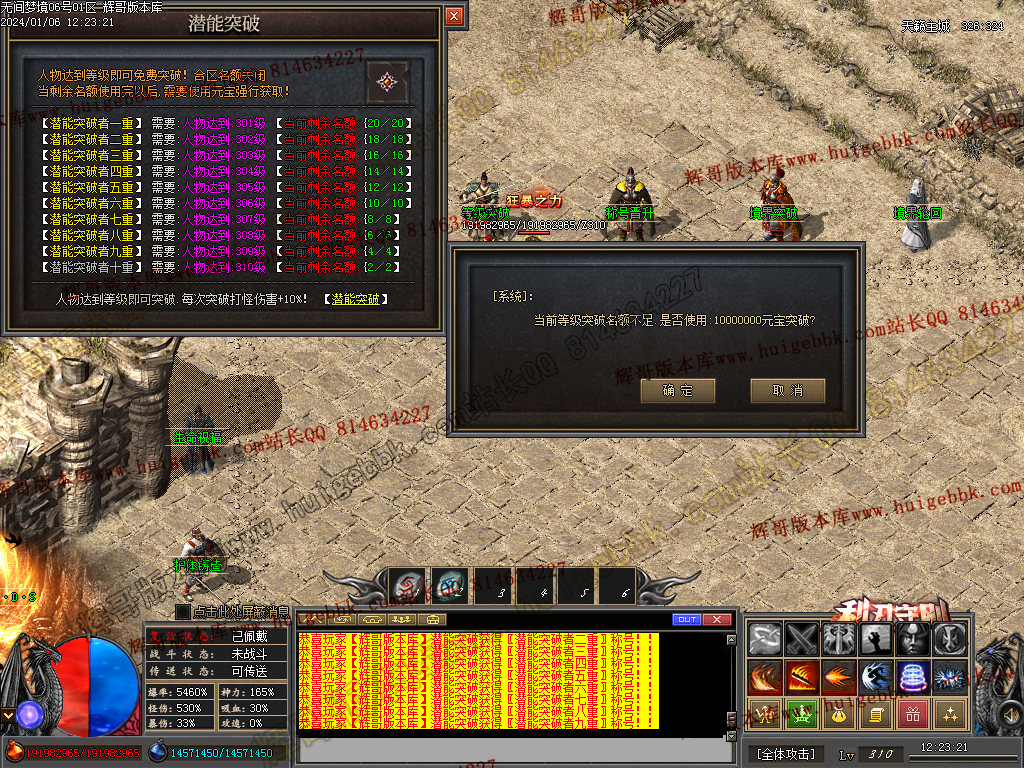Open the gold money bag icon

(839, 714)
